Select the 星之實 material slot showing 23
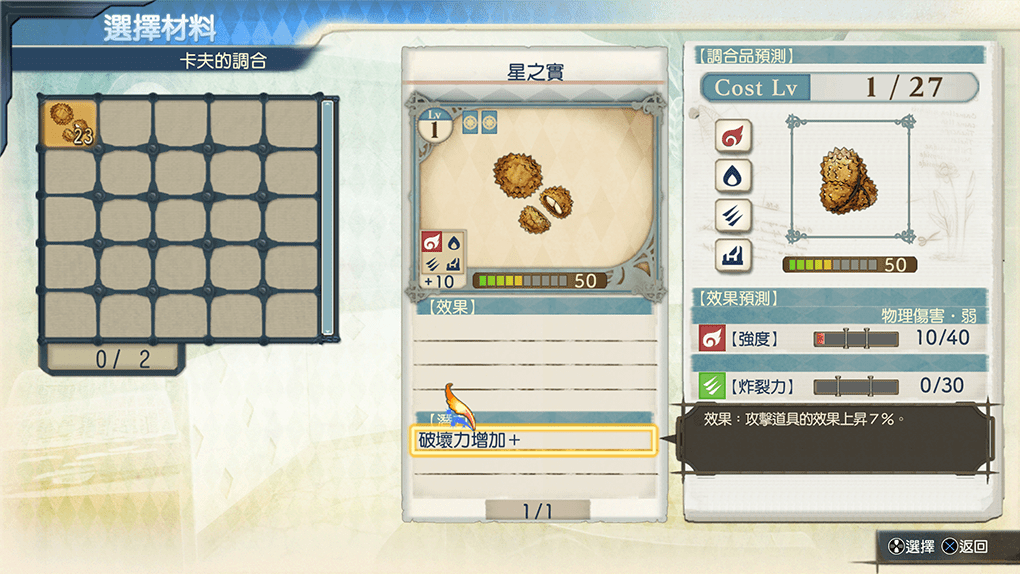This screenshot has height=574, width=1020. pos(70,123)
